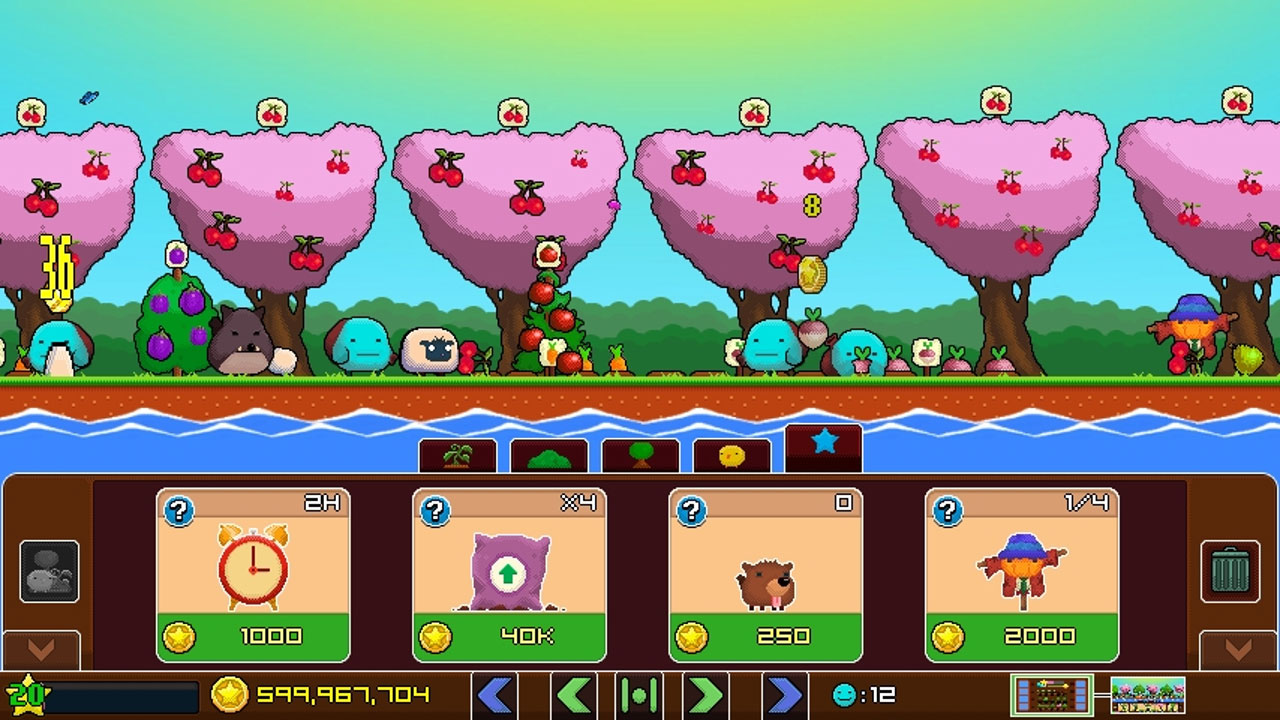
Task: Select the chick animals shop tab
Action: click(731, 453)
